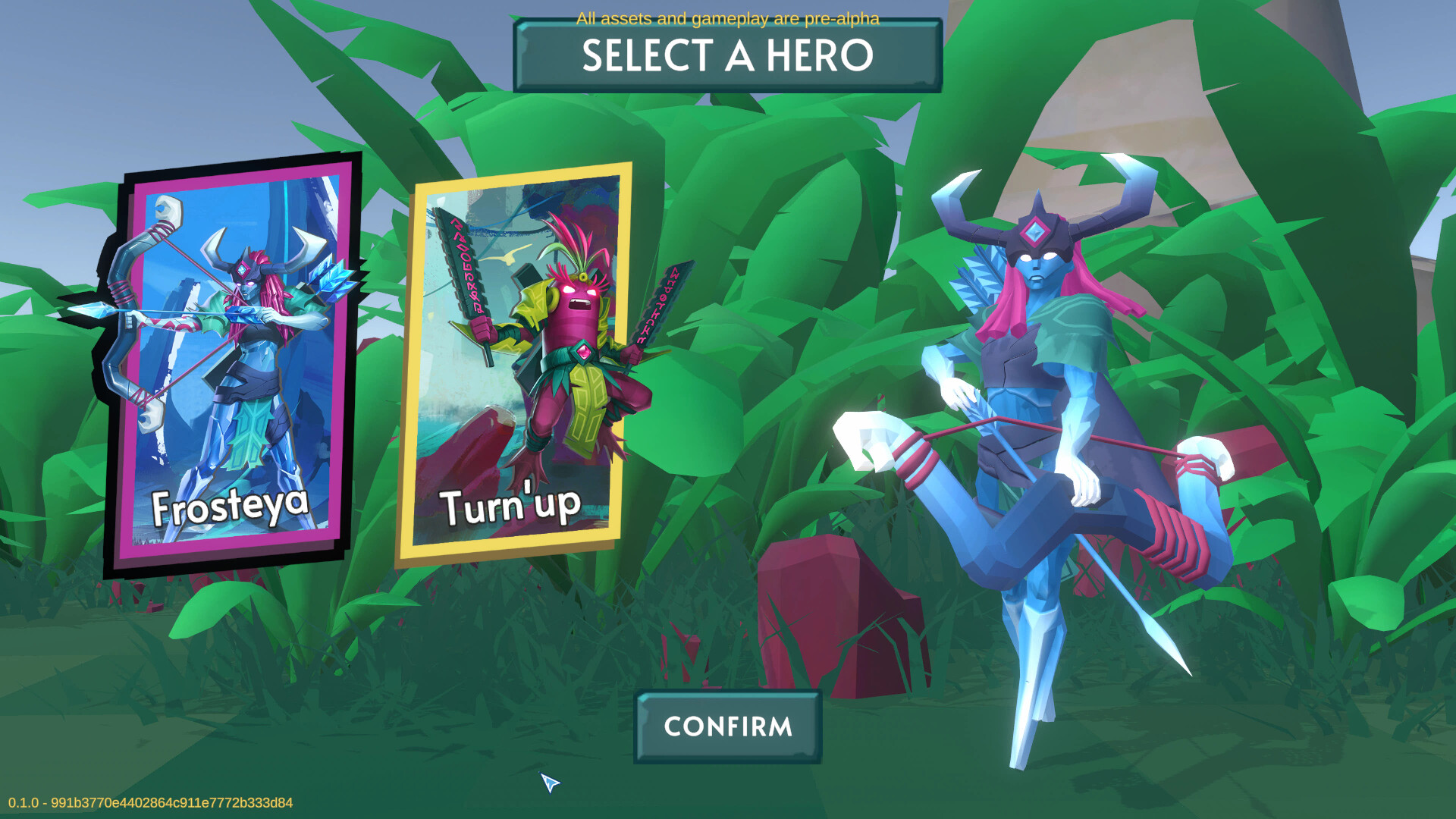Click the version number in the bottom corner

[x=148, y=804]
